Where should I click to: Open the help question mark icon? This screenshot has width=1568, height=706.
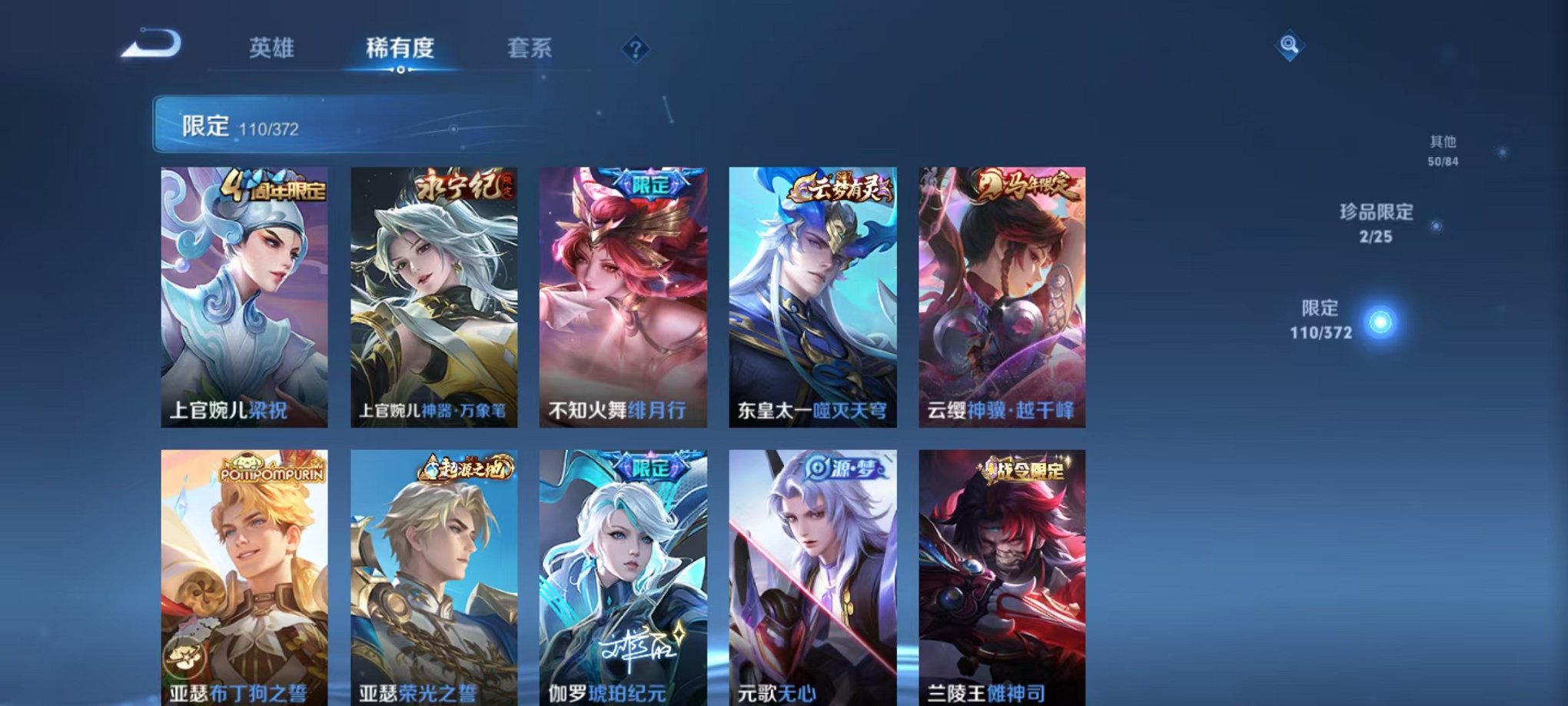(635, 48)
